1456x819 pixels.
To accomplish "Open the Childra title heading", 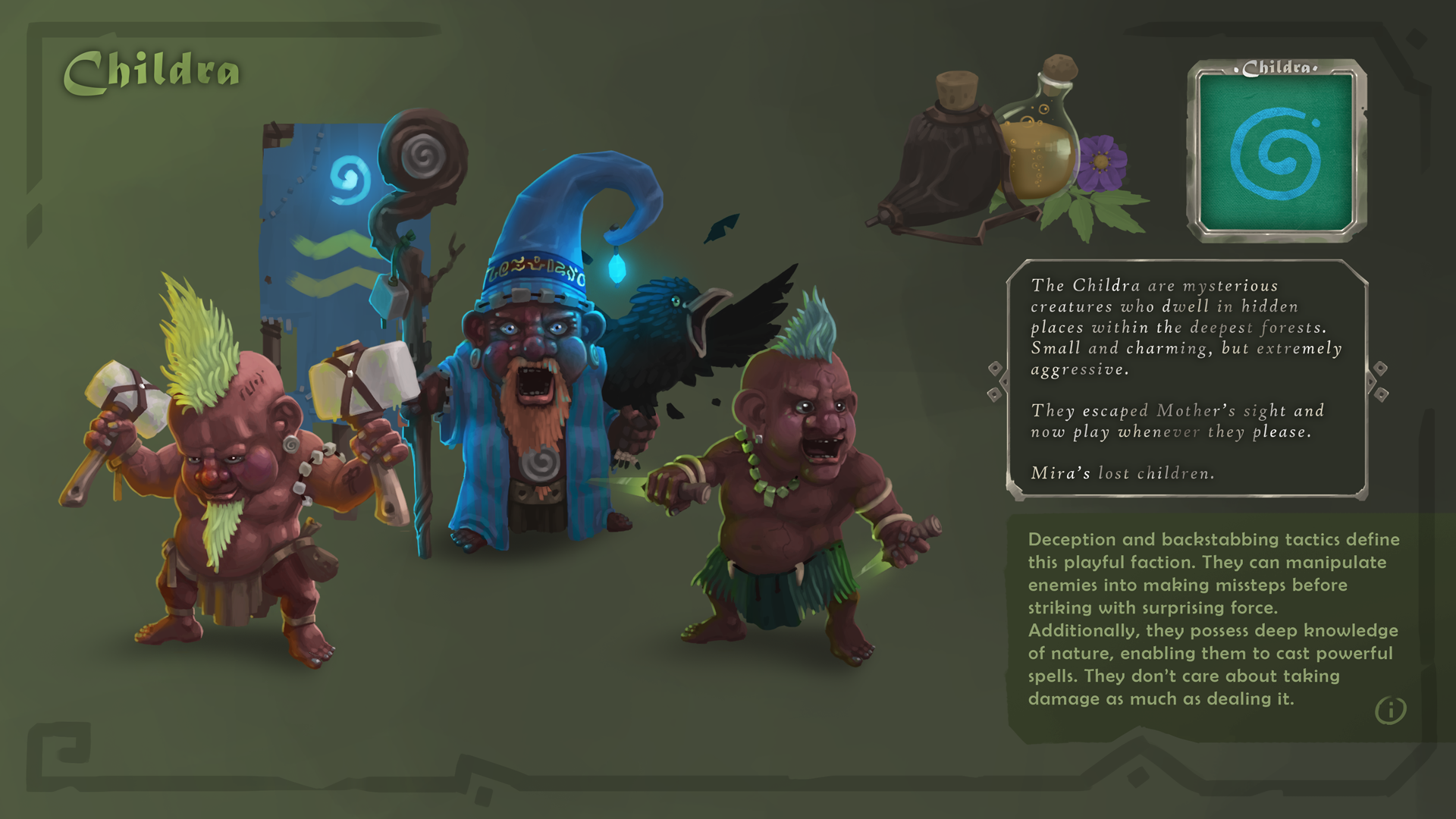I will coord(152,70).
